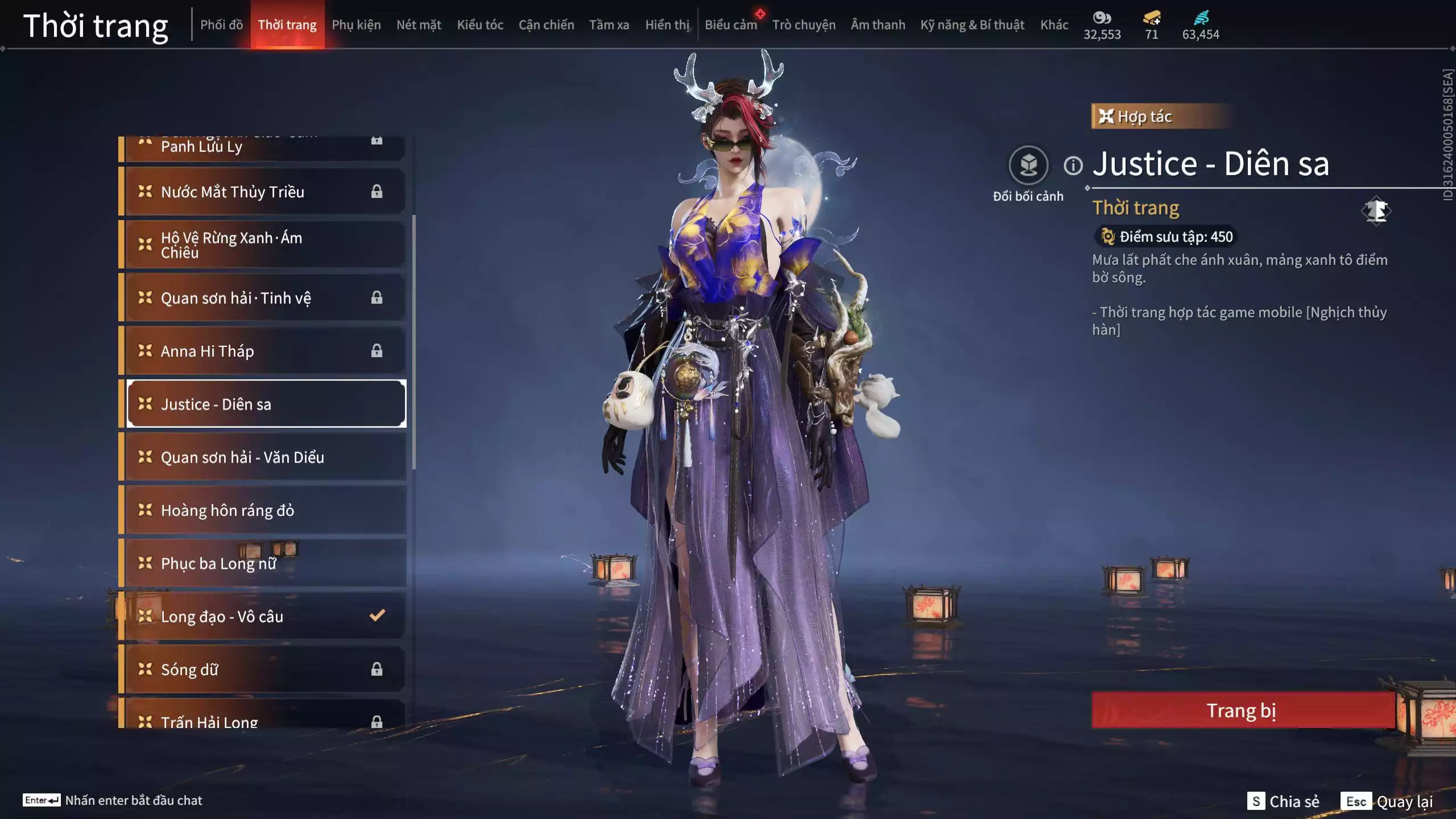Switch to the Biểu cảm tab
The width and height of the screenshot is (1456, 819).
coord(731,25)
